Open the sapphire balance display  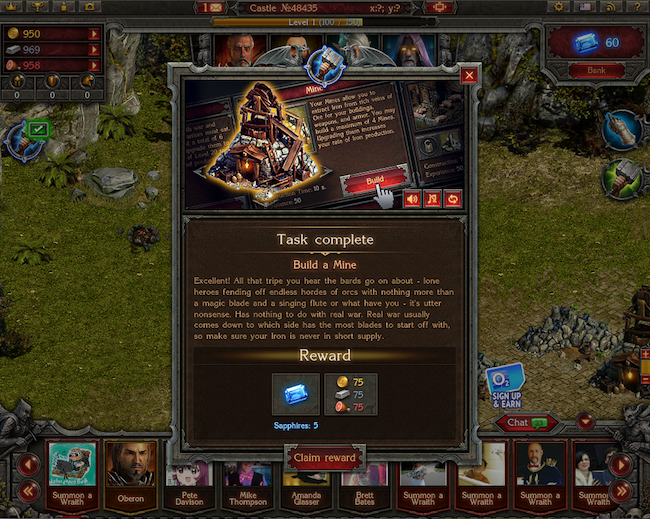596,42
